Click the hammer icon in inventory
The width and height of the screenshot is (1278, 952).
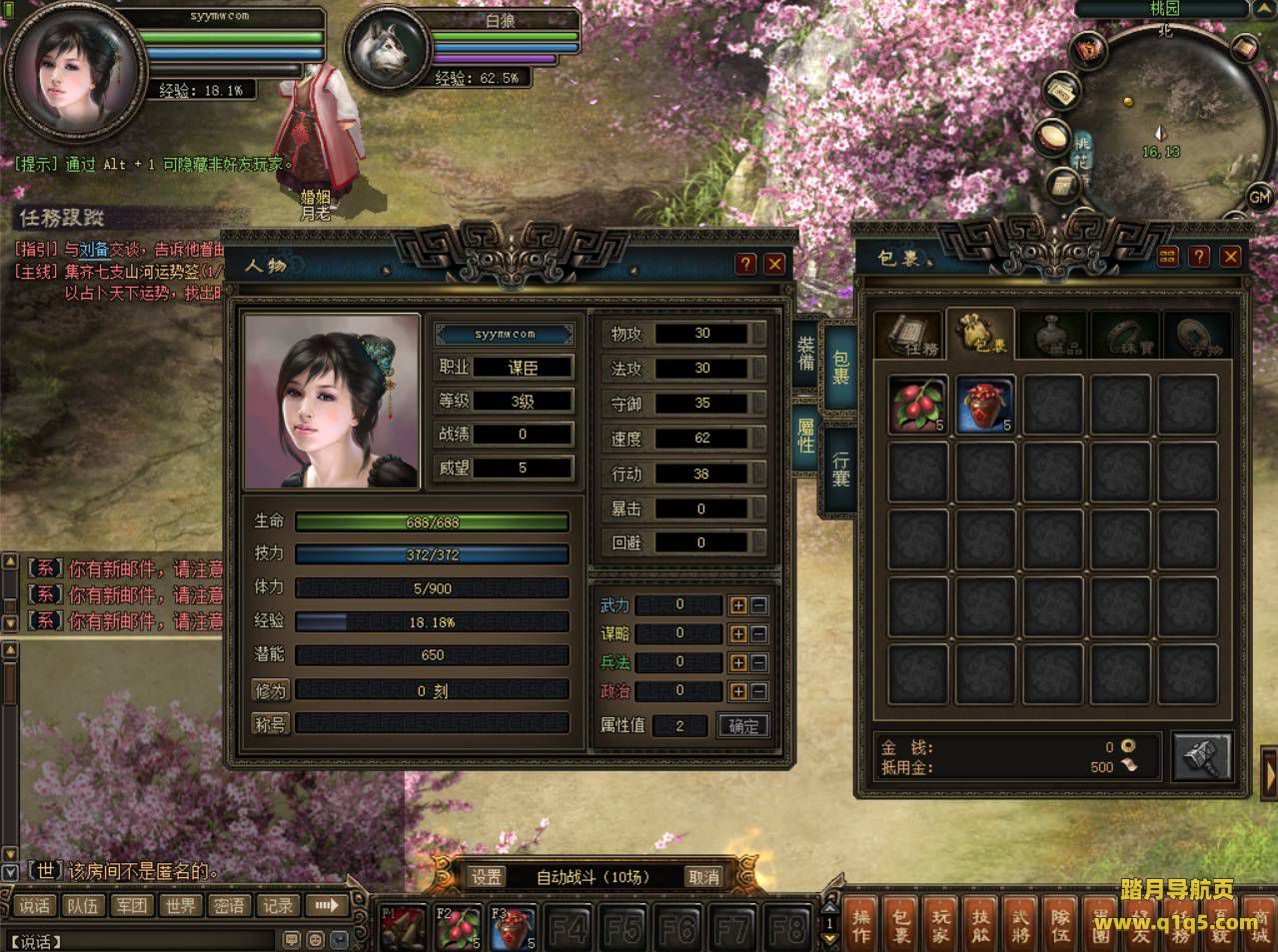pyautogui.click(x=1200, y=756)
